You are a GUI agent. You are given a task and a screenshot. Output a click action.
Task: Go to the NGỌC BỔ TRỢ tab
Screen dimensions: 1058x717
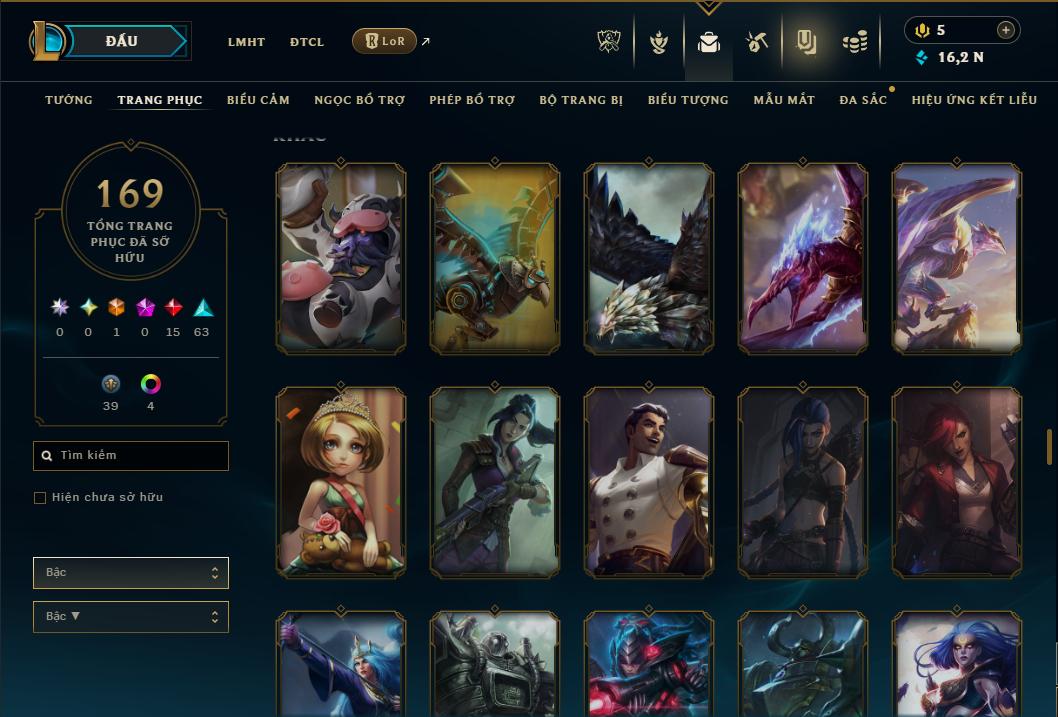359,100
